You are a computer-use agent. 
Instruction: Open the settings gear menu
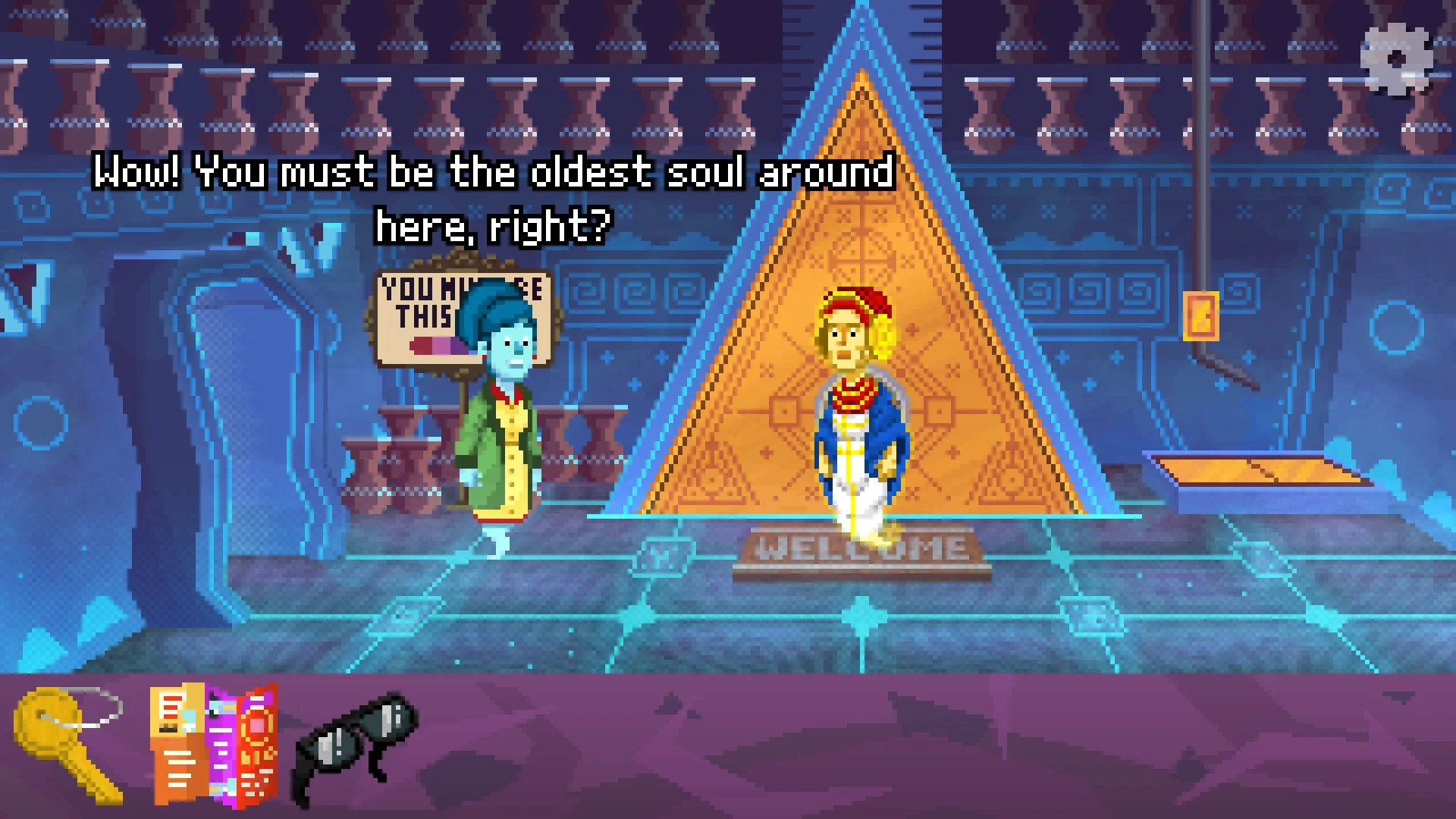(1396, 60)
